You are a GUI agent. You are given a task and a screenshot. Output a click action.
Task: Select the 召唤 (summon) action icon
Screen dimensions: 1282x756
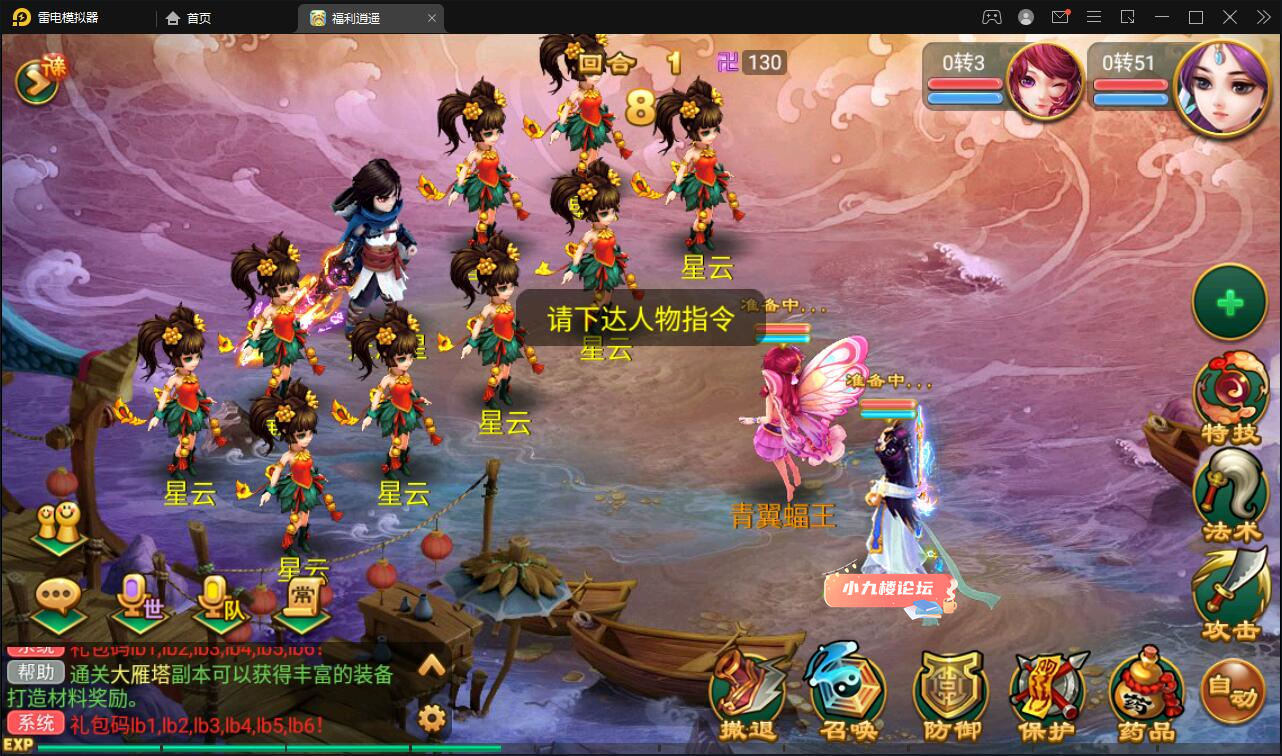click(848, 690)
